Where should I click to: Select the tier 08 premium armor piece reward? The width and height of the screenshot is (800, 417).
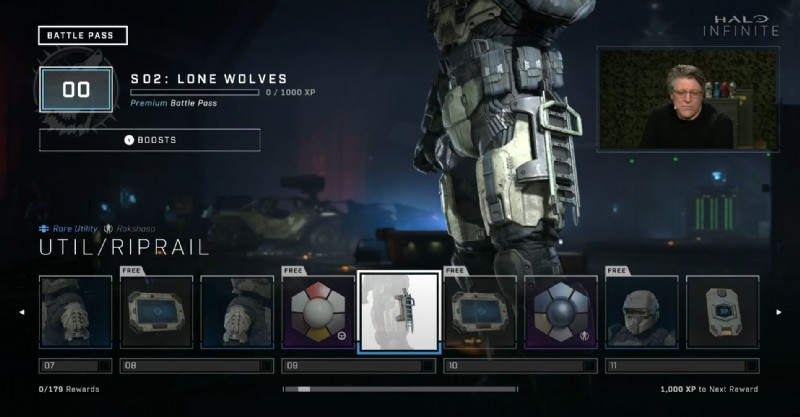237,312
